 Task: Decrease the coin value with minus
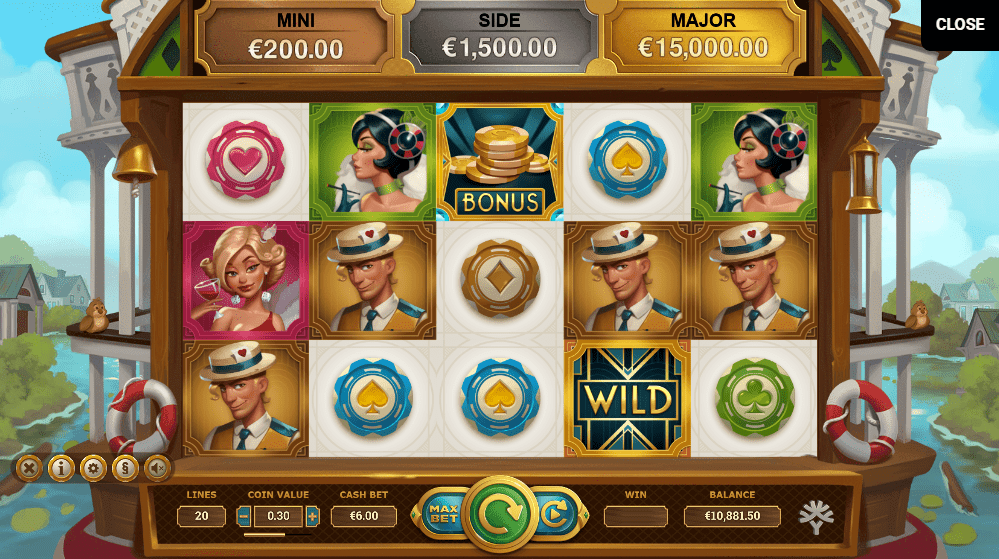click(x=244, y=517)
